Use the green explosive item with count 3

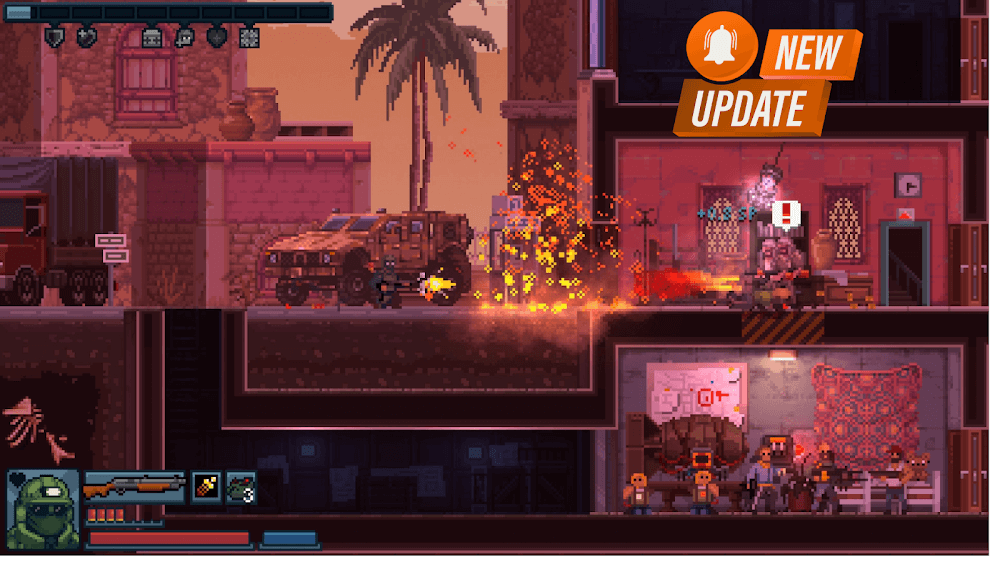(x=241, y=488)
